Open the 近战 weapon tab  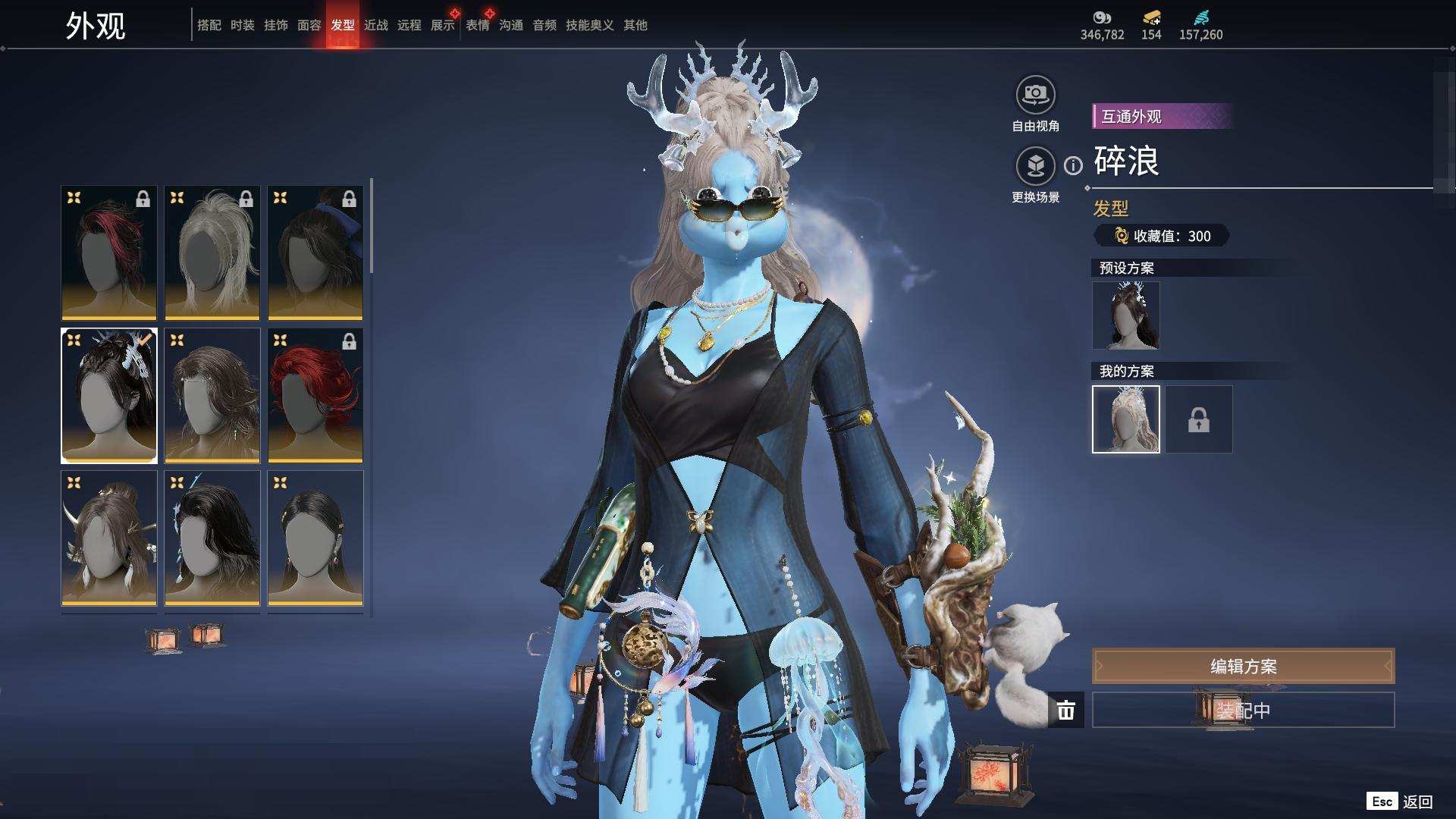375,25
